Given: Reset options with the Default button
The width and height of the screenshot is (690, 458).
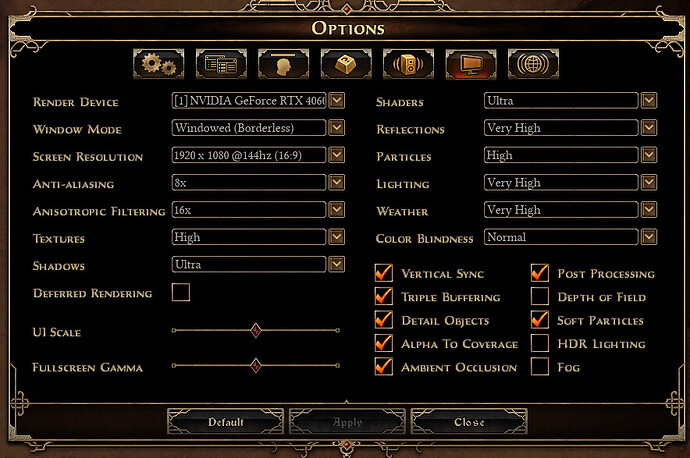Looking at the screenshot, I should pyautogui.click(x=226, y=422).
